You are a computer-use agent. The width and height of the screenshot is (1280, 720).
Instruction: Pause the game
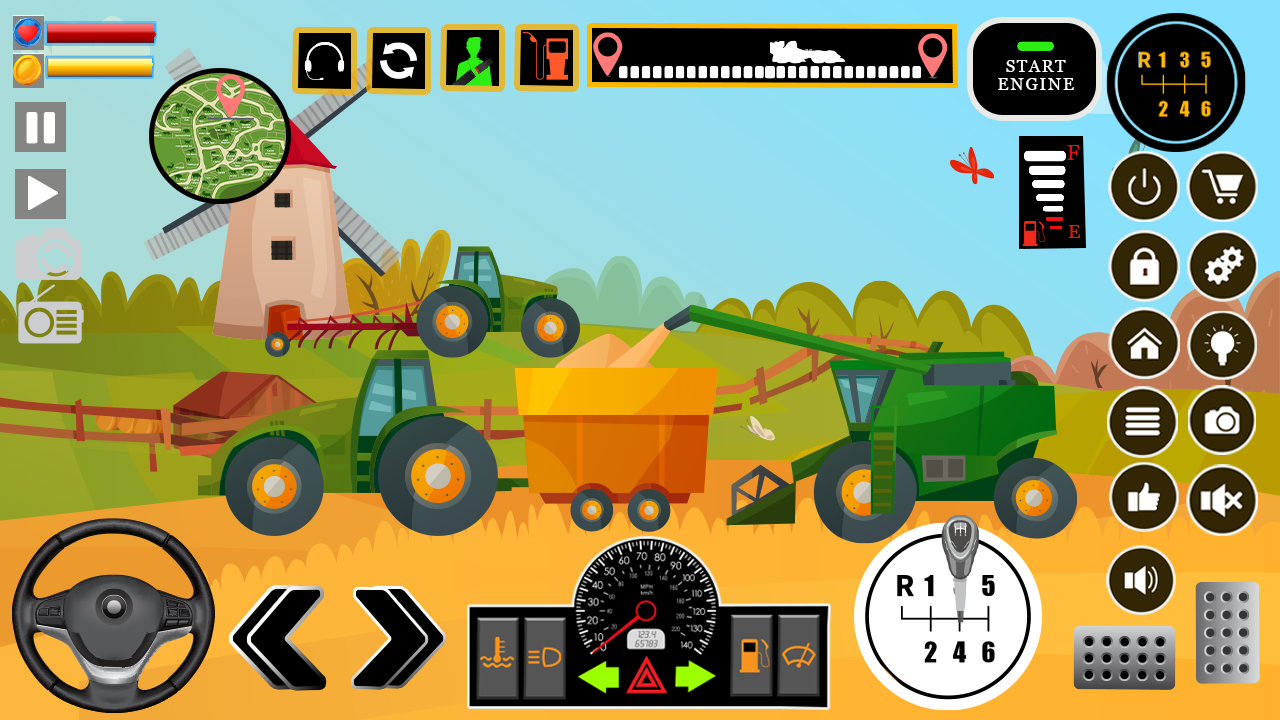click(x=40, y=128)
